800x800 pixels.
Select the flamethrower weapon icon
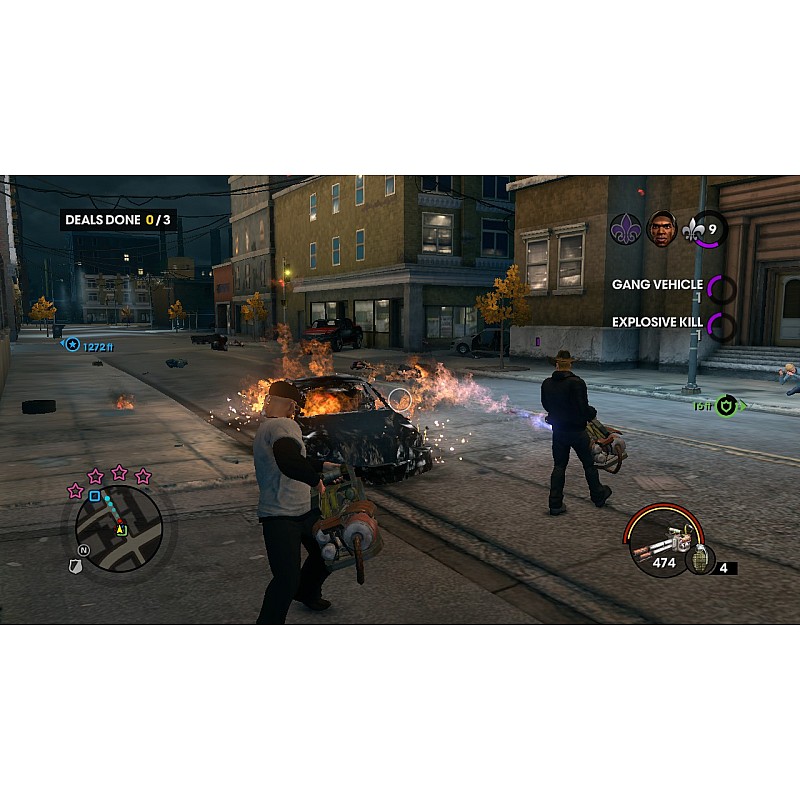(x=656, y=541)
